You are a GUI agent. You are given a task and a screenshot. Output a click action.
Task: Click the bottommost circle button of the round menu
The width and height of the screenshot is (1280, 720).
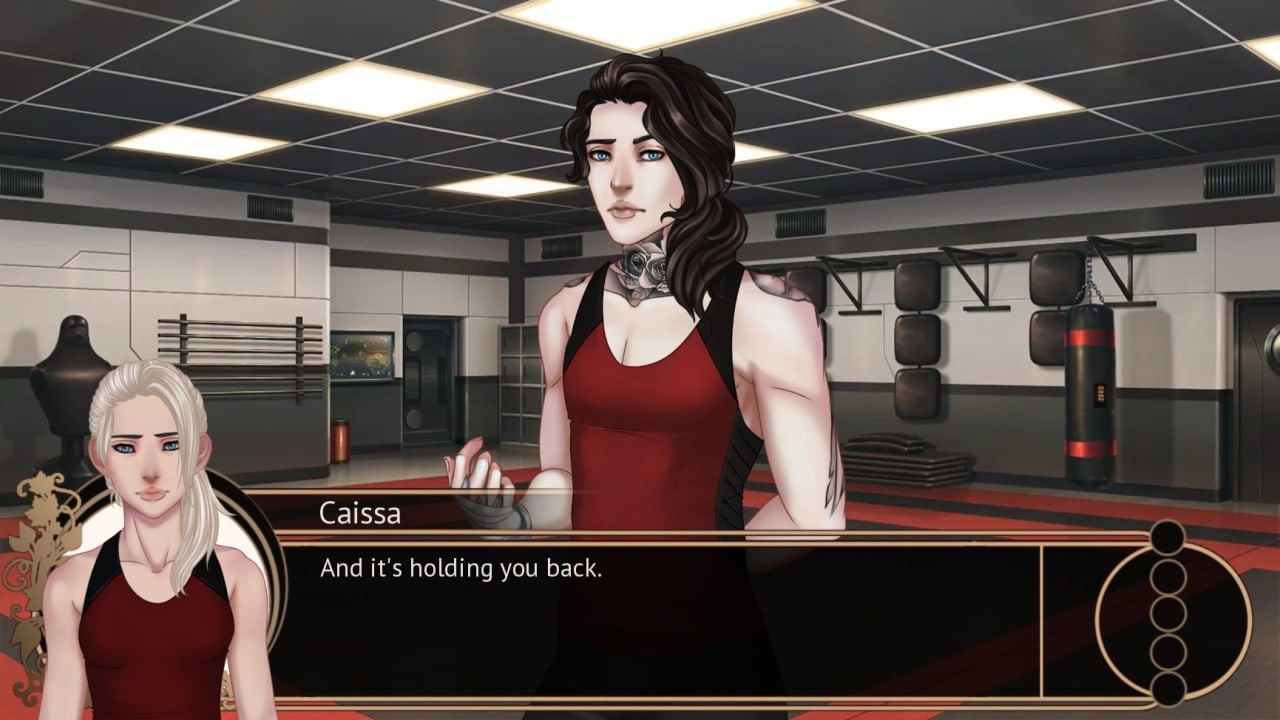point(1167,689)
